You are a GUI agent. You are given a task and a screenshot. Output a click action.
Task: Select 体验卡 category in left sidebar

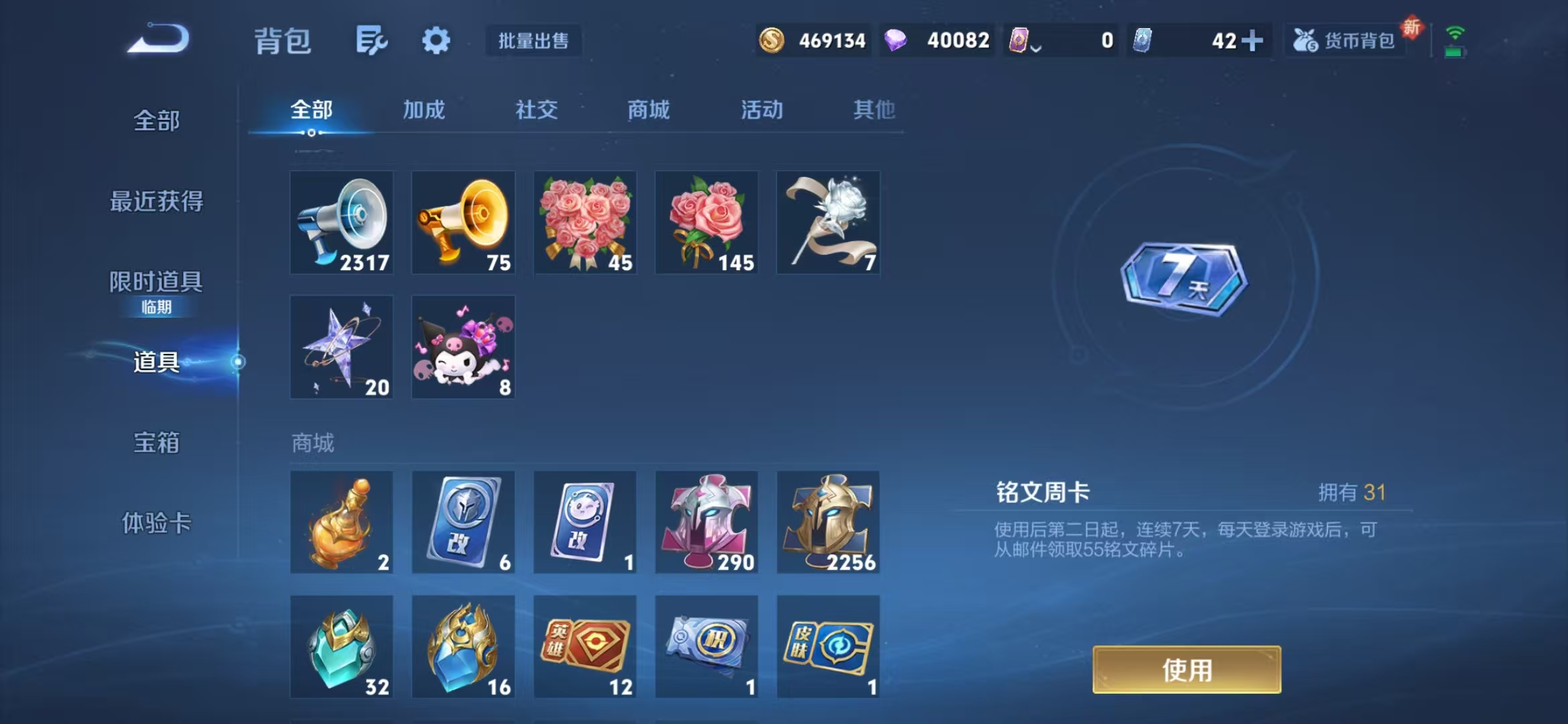click(x=155, y=525)
